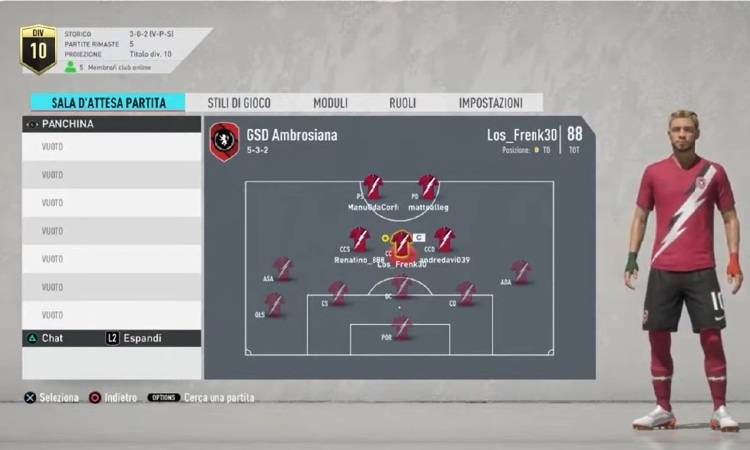Choose the CS left centre-back shirt
This screenshot has width=750, height=450.
coord(338,292)
